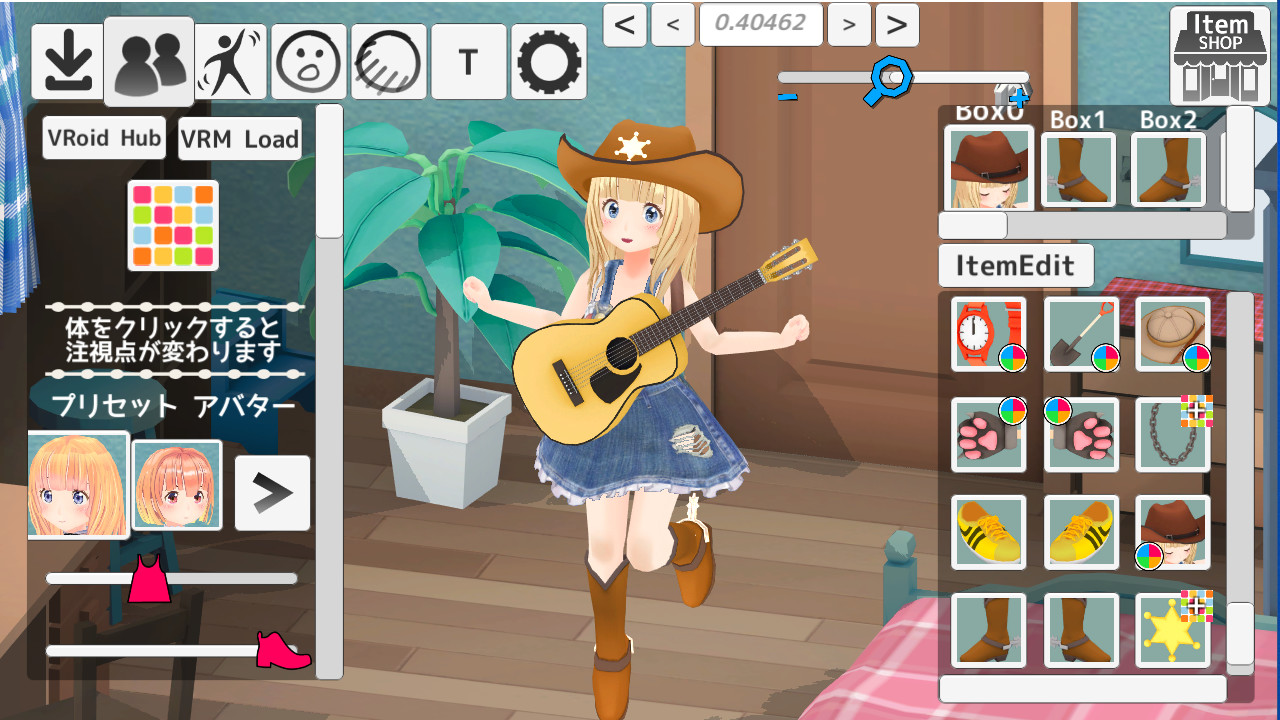Open the download icon on the toolbar
The width and height of the screenshot is (1280, 720).
pyautogui.click(x=68, y=61)
